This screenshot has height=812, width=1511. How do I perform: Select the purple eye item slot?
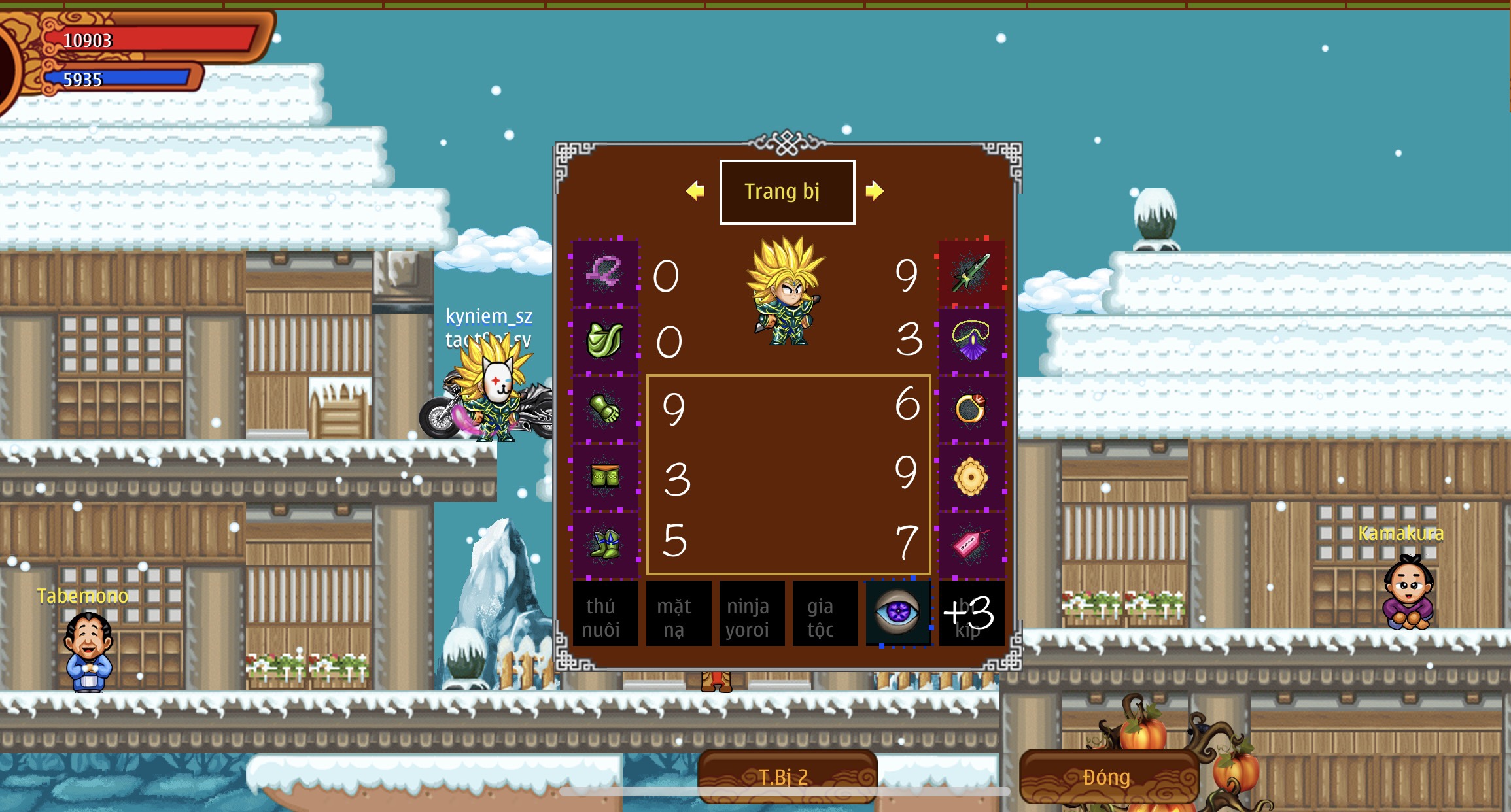[x=898, y=613]
